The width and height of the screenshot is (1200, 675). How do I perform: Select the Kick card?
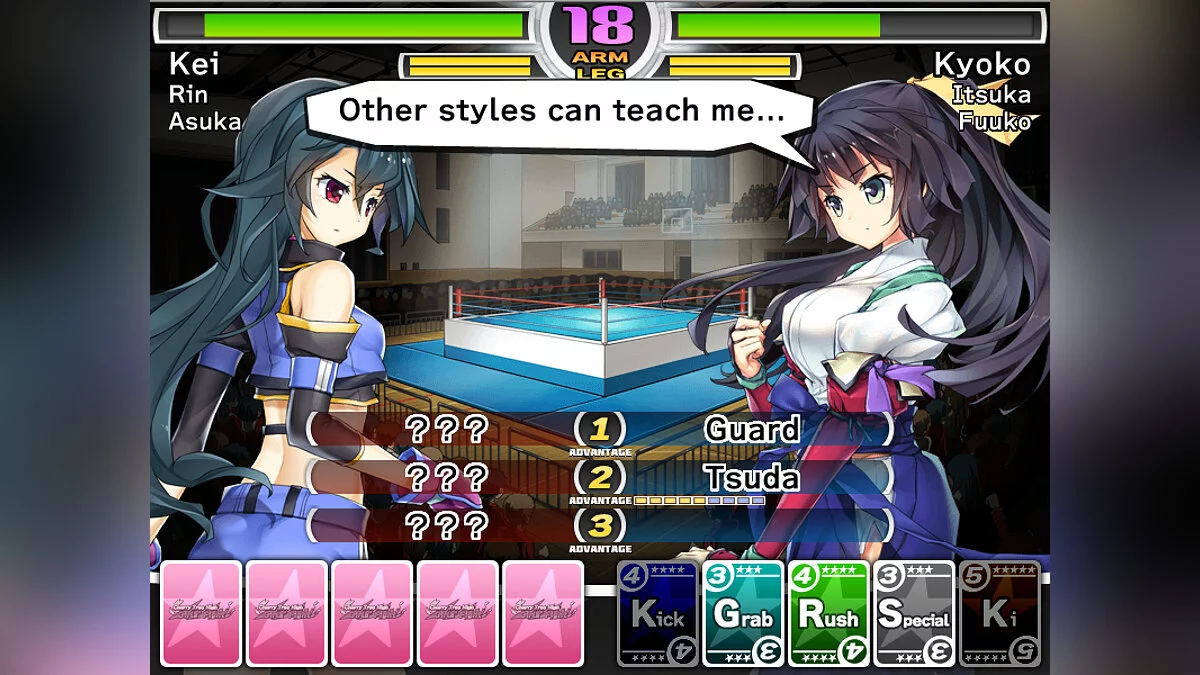click(x=657, y=614)
